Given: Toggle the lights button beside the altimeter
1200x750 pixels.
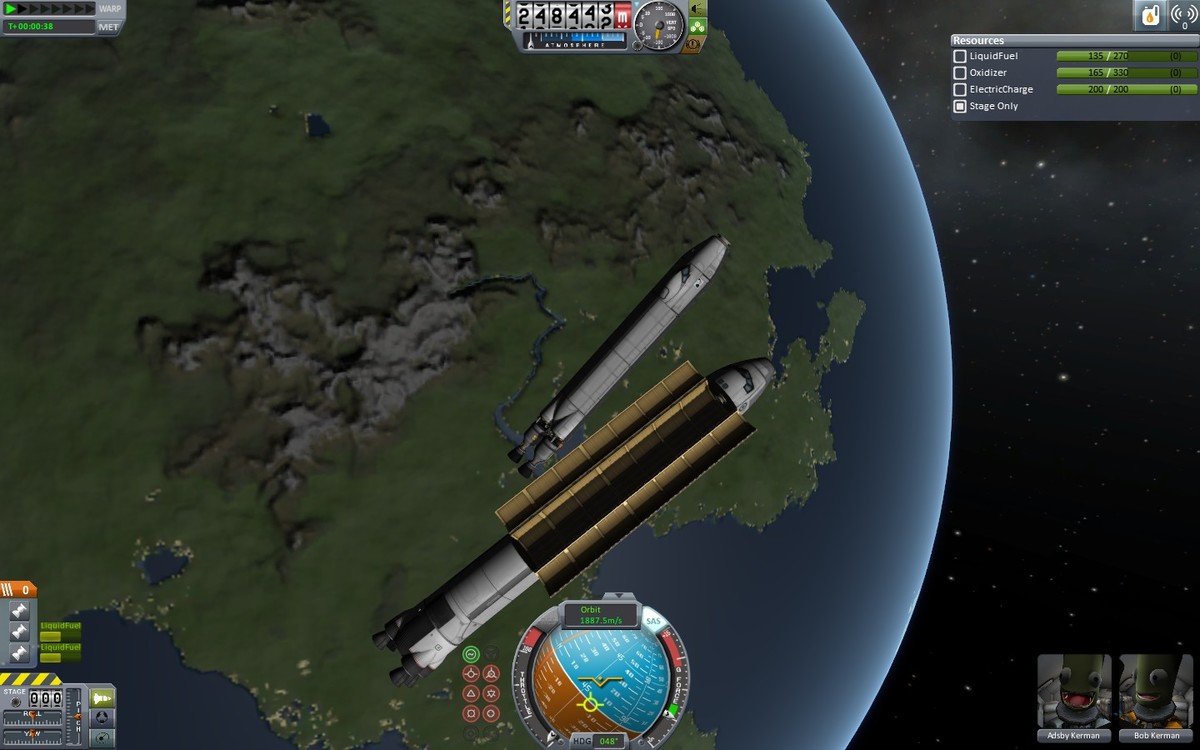Looking at the screenshot, I should 696,8.
